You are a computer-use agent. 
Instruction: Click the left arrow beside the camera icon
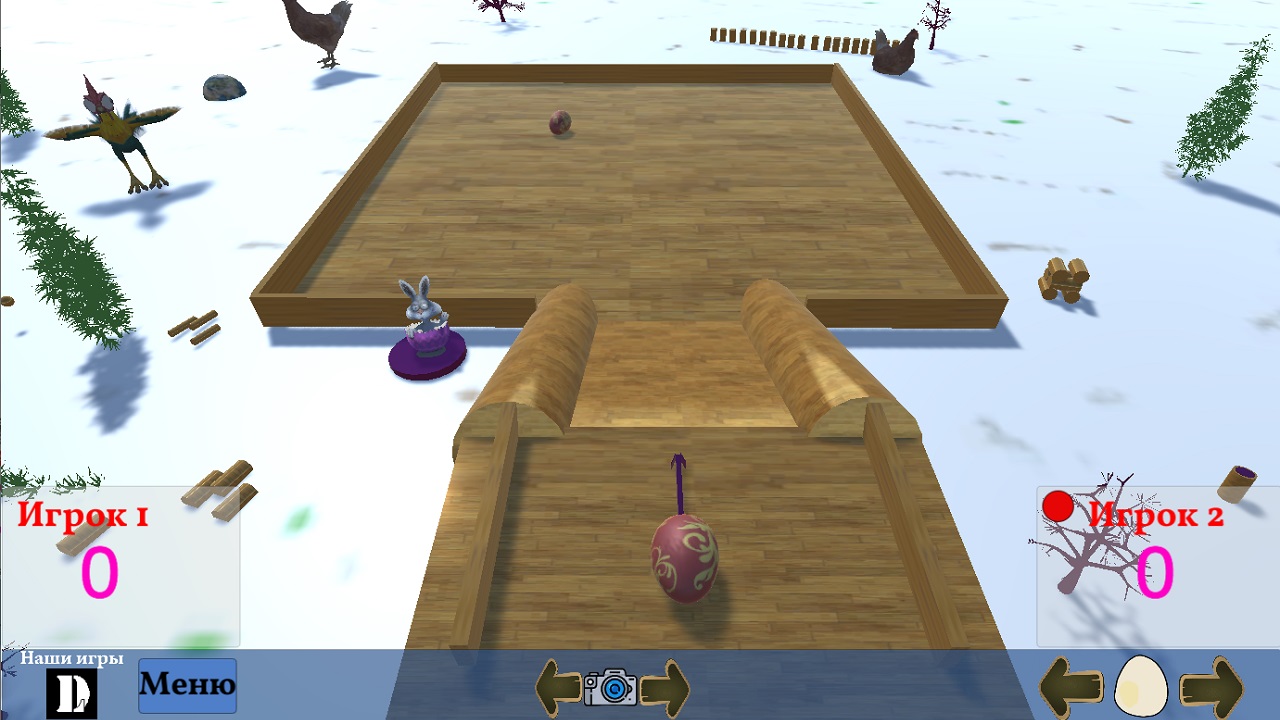coord(560,689)
